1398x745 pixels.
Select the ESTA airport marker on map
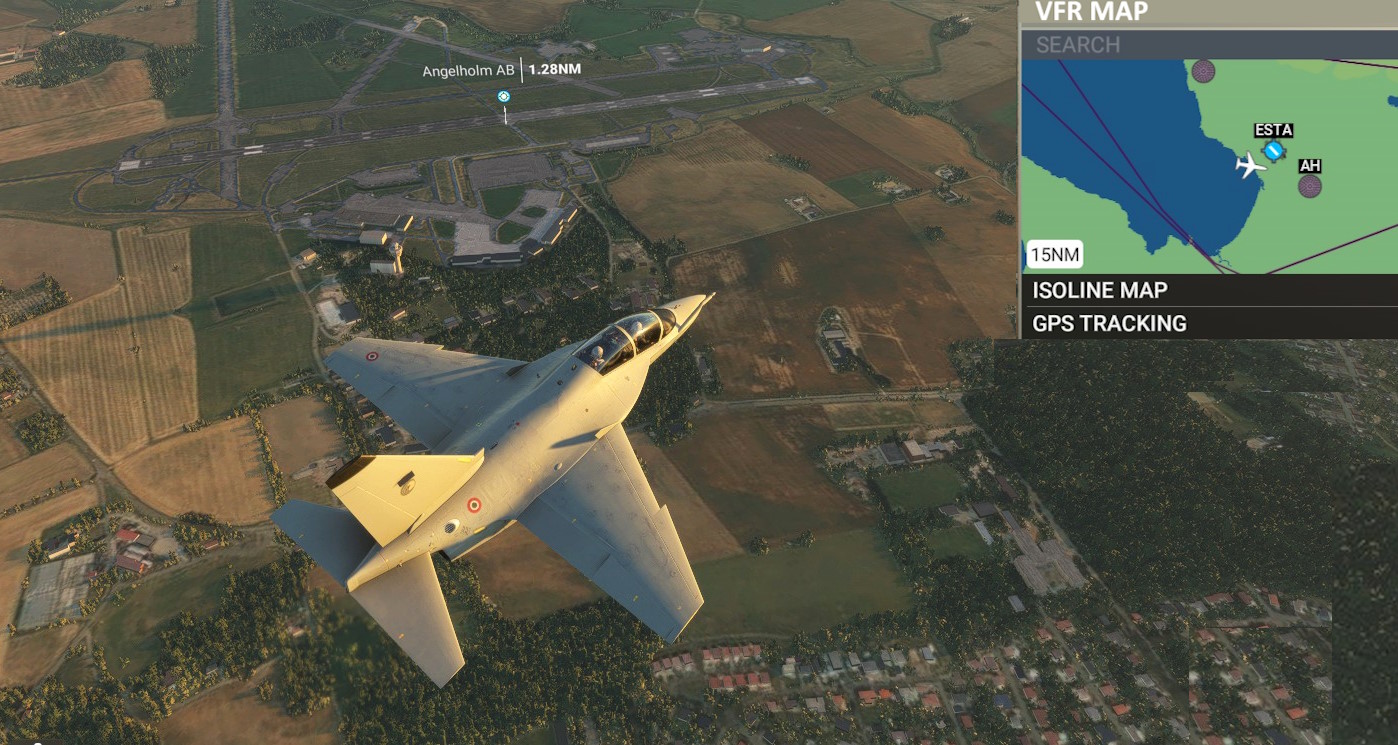pyautogui.click(x=1273, y=151)
